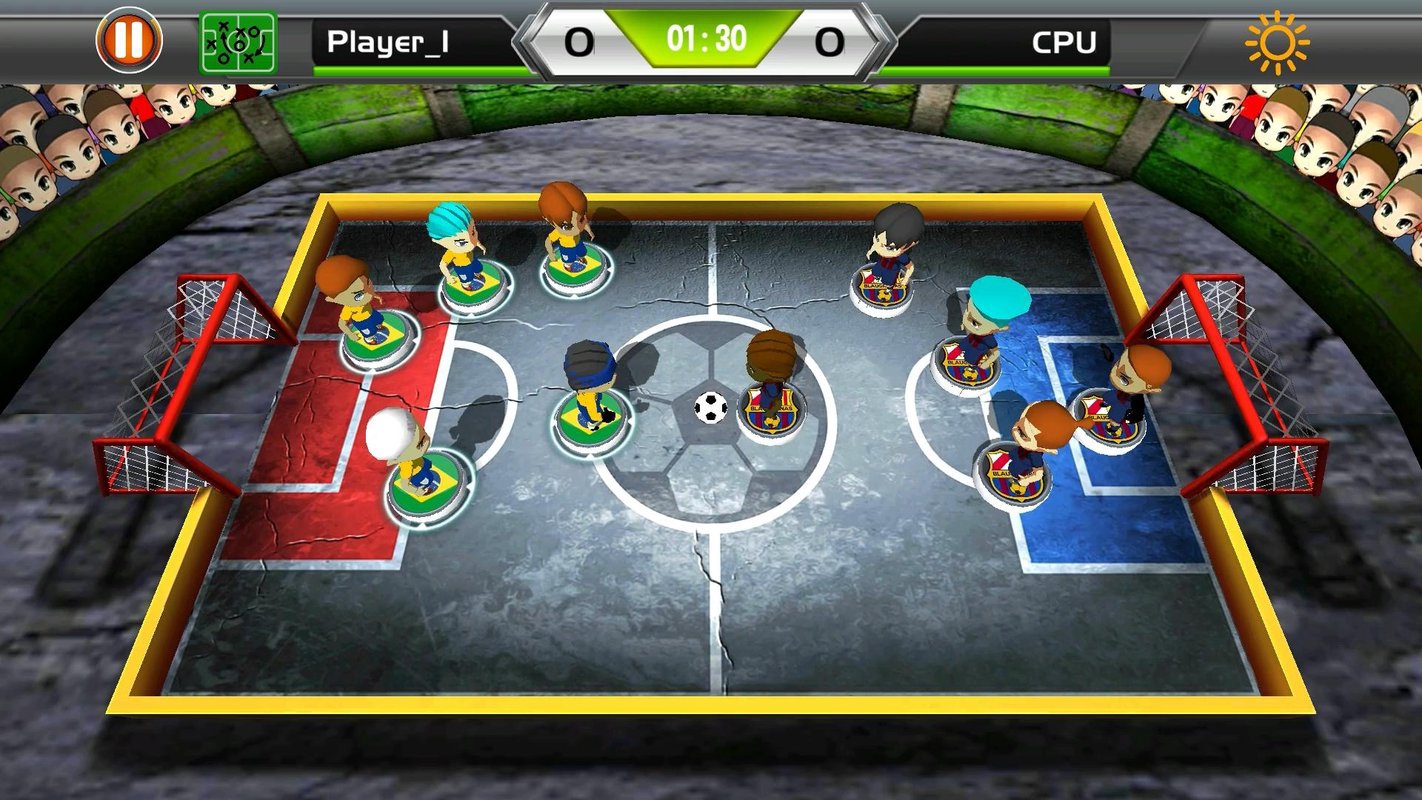Toggle the sun weather icon
Image resolution: width=1422 pixels, height=800 pixels.
pos(1276,42)
